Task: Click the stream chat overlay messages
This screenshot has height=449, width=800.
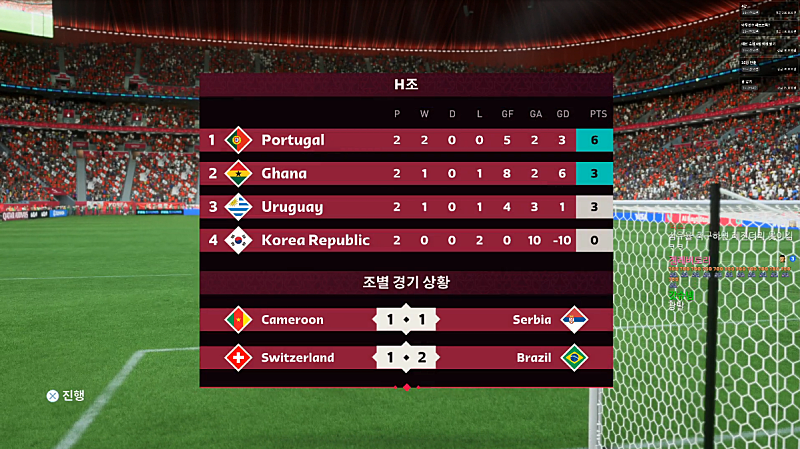Action: (x=725, y=272)
